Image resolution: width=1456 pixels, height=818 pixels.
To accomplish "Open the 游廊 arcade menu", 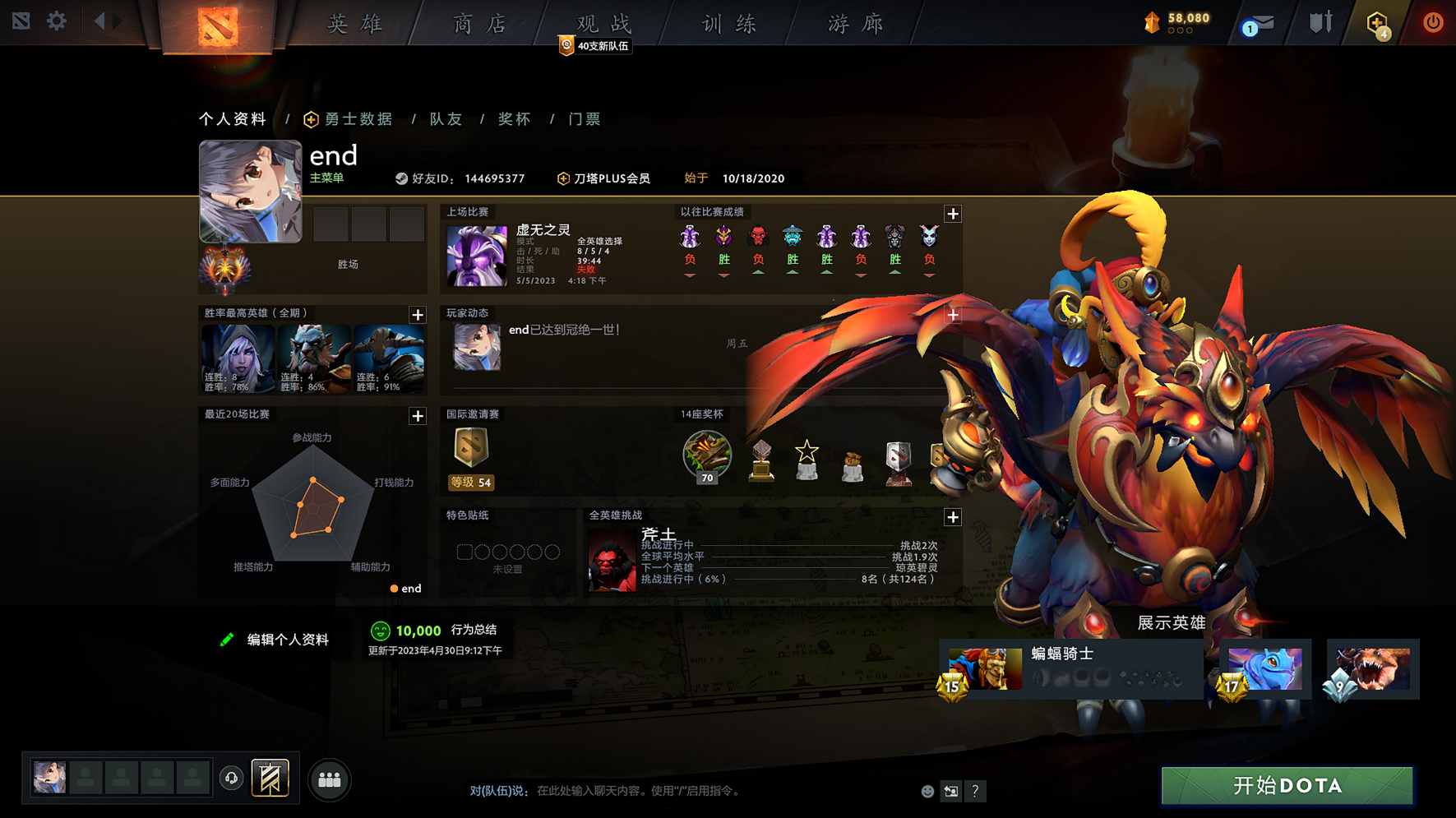I will [855, 24].
